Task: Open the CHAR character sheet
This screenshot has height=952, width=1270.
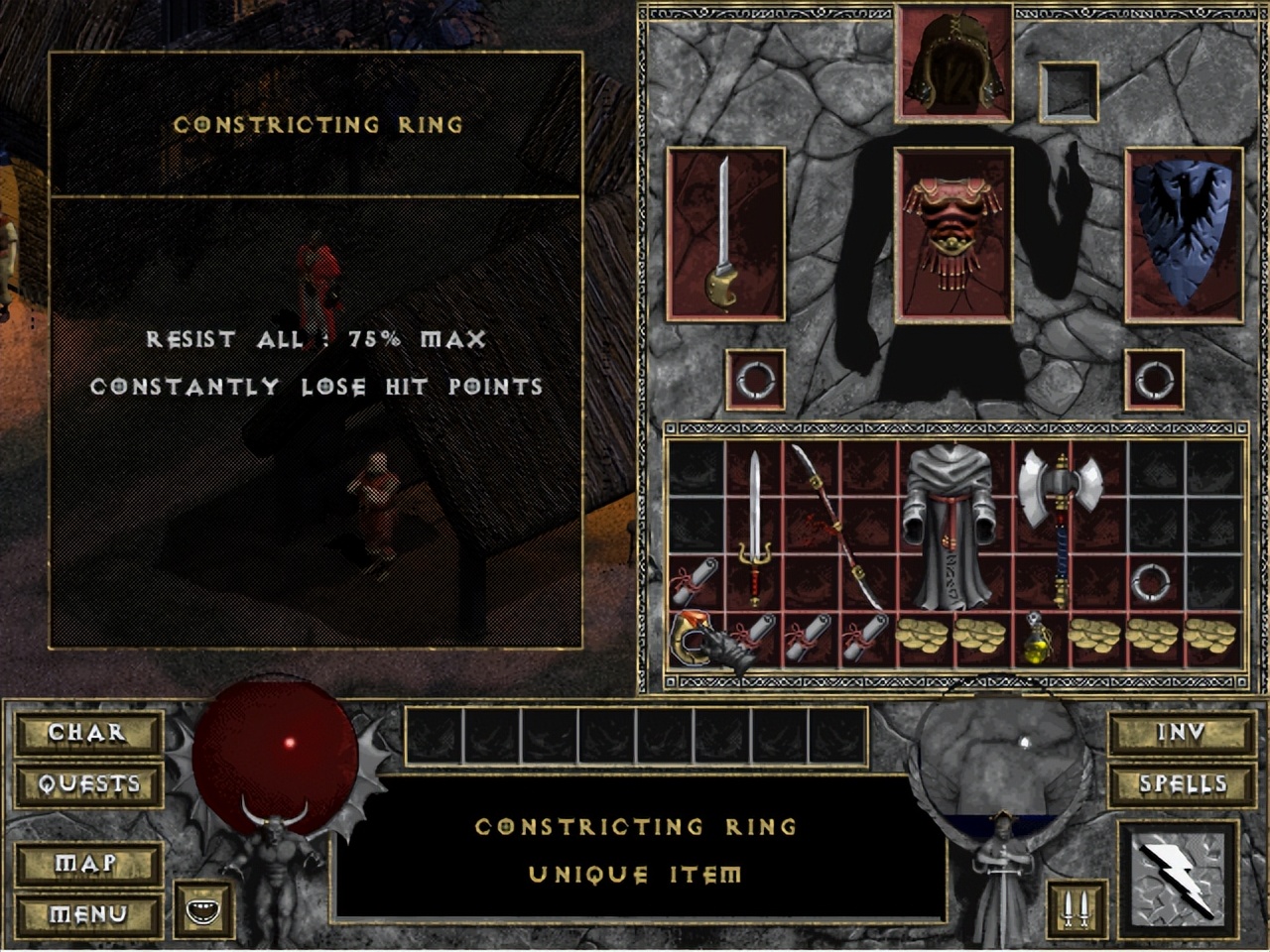Action: 88,733
